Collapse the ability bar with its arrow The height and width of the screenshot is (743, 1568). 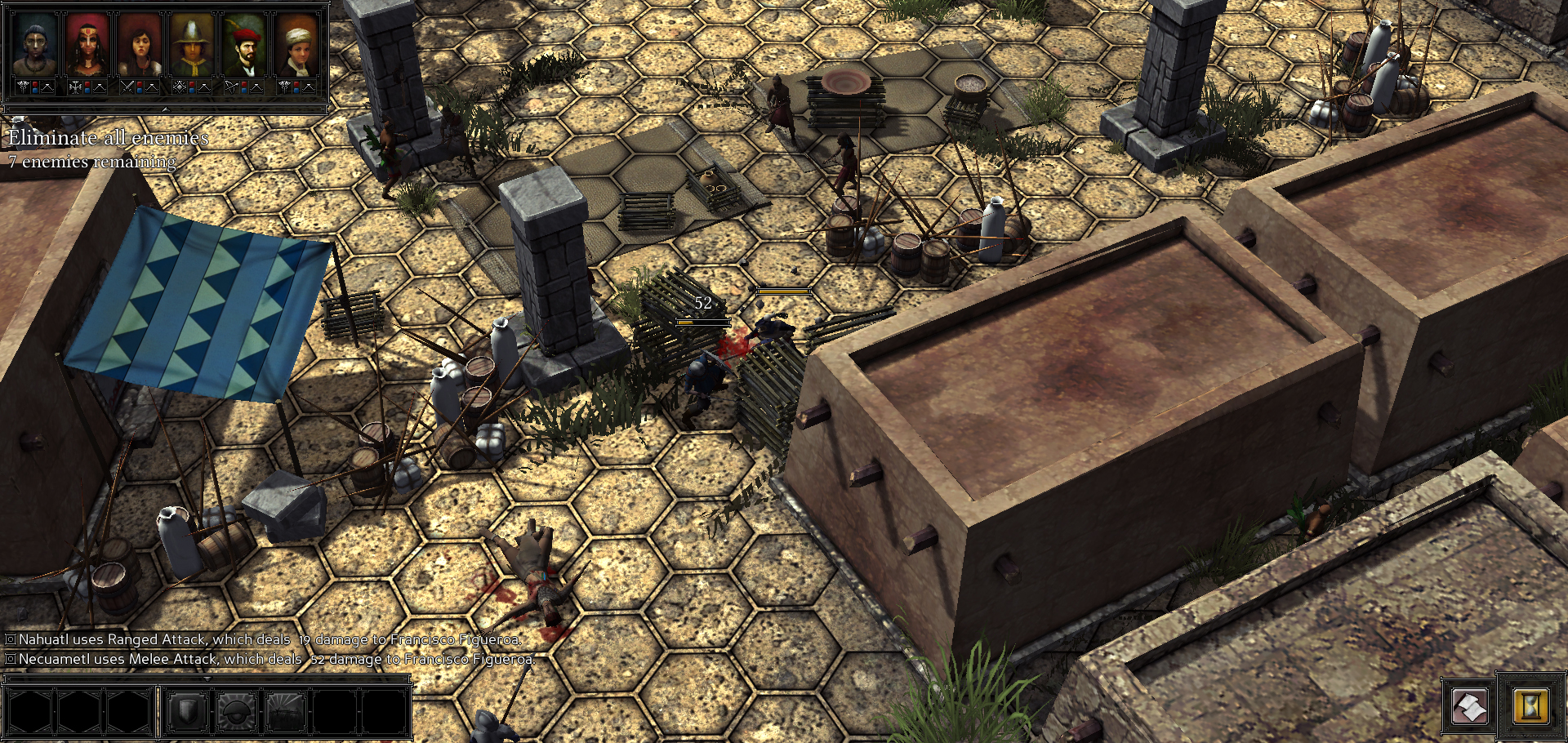point(207,678)
